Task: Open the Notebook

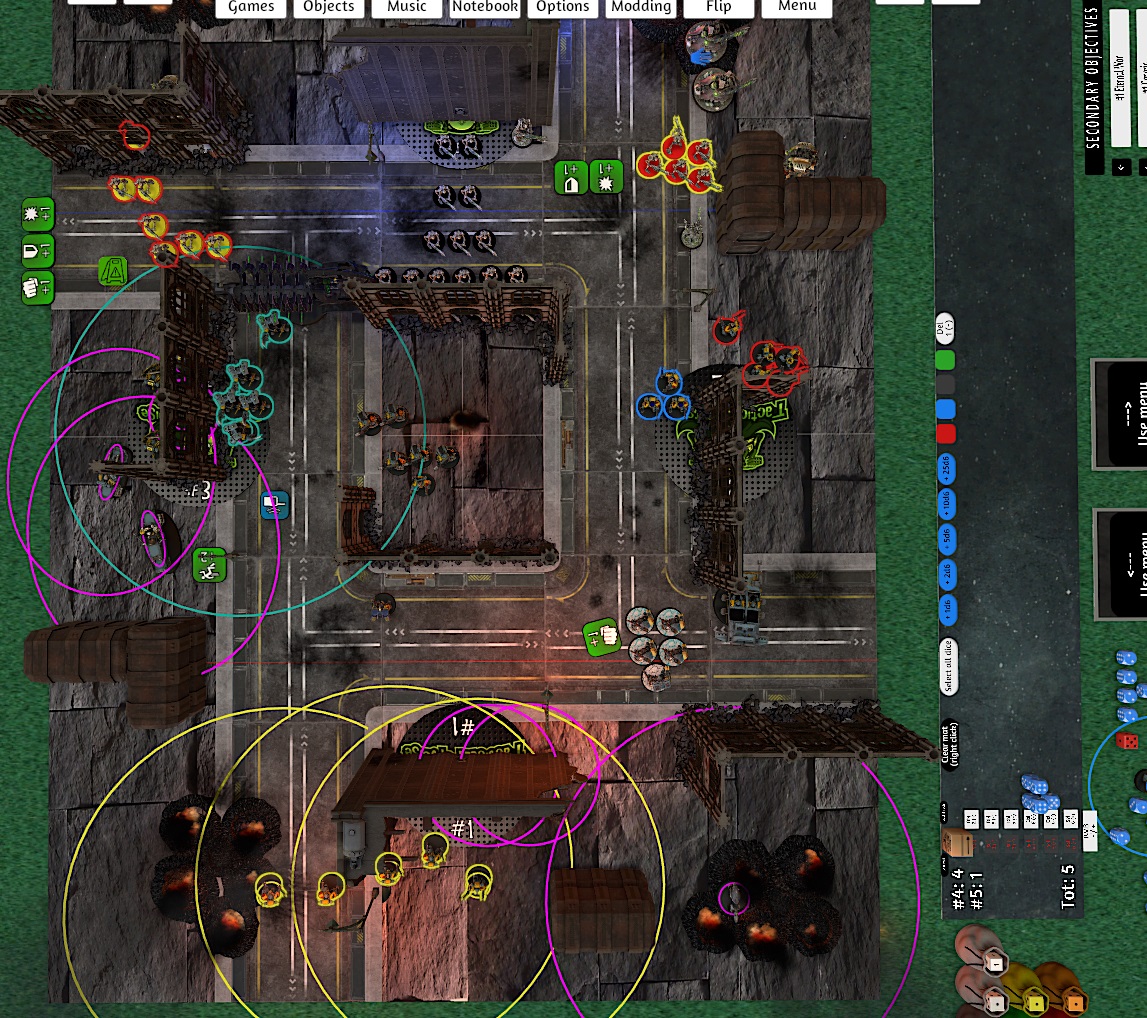Action: [x=485, y=7]
